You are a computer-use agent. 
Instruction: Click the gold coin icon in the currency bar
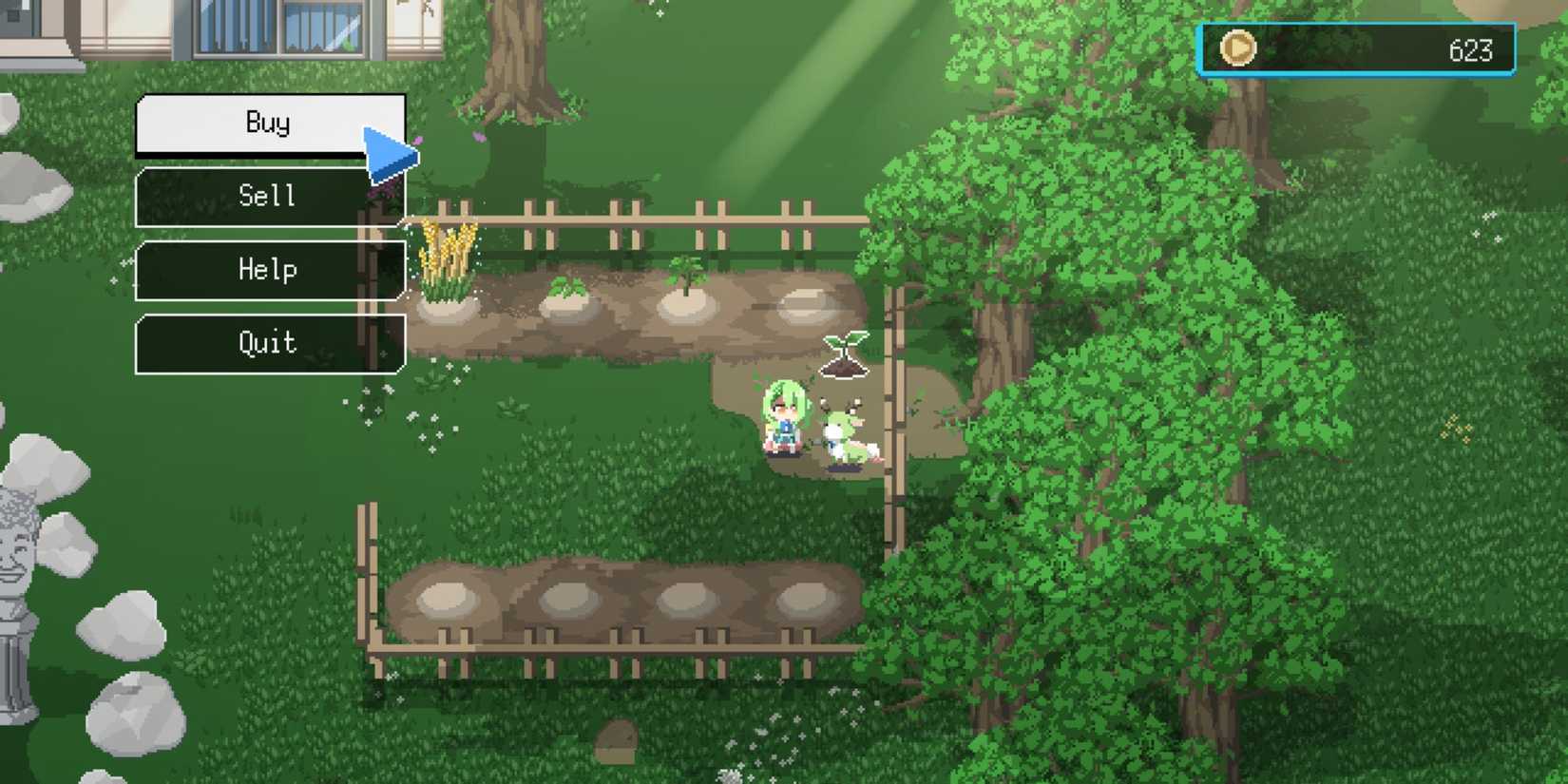click(1236, 48)
